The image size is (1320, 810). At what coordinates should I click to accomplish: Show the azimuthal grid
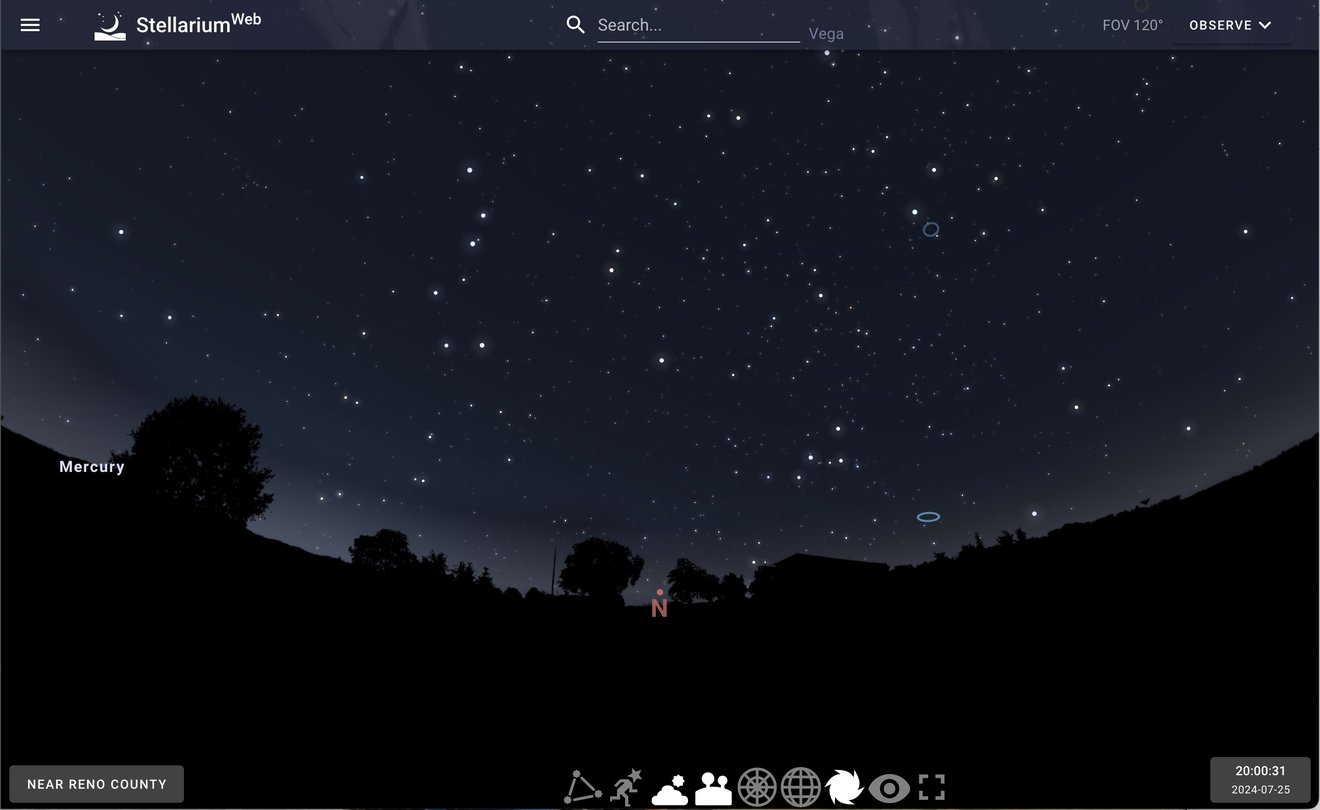click(757, 789)
